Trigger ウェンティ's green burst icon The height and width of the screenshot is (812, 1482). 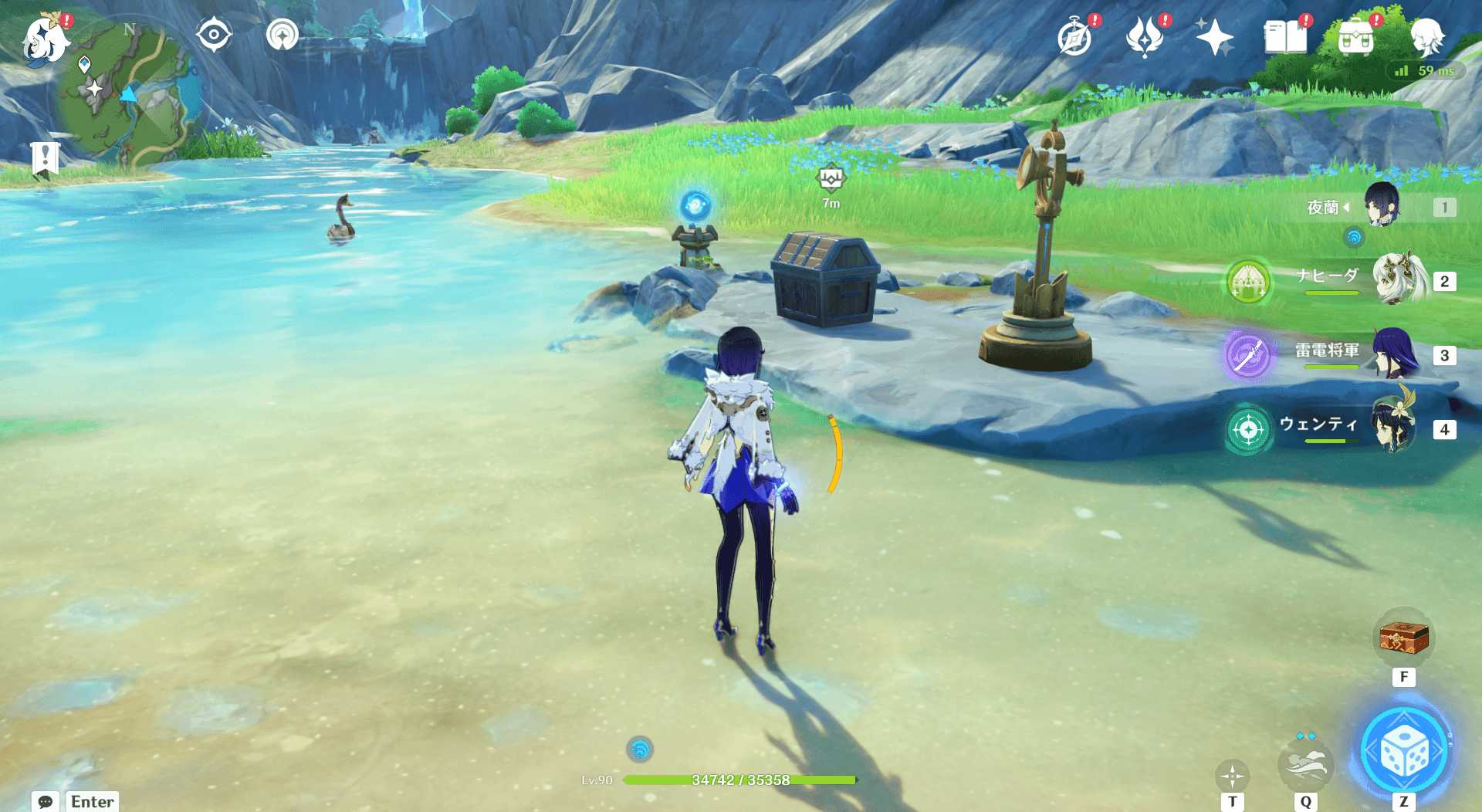(1248, 428)
